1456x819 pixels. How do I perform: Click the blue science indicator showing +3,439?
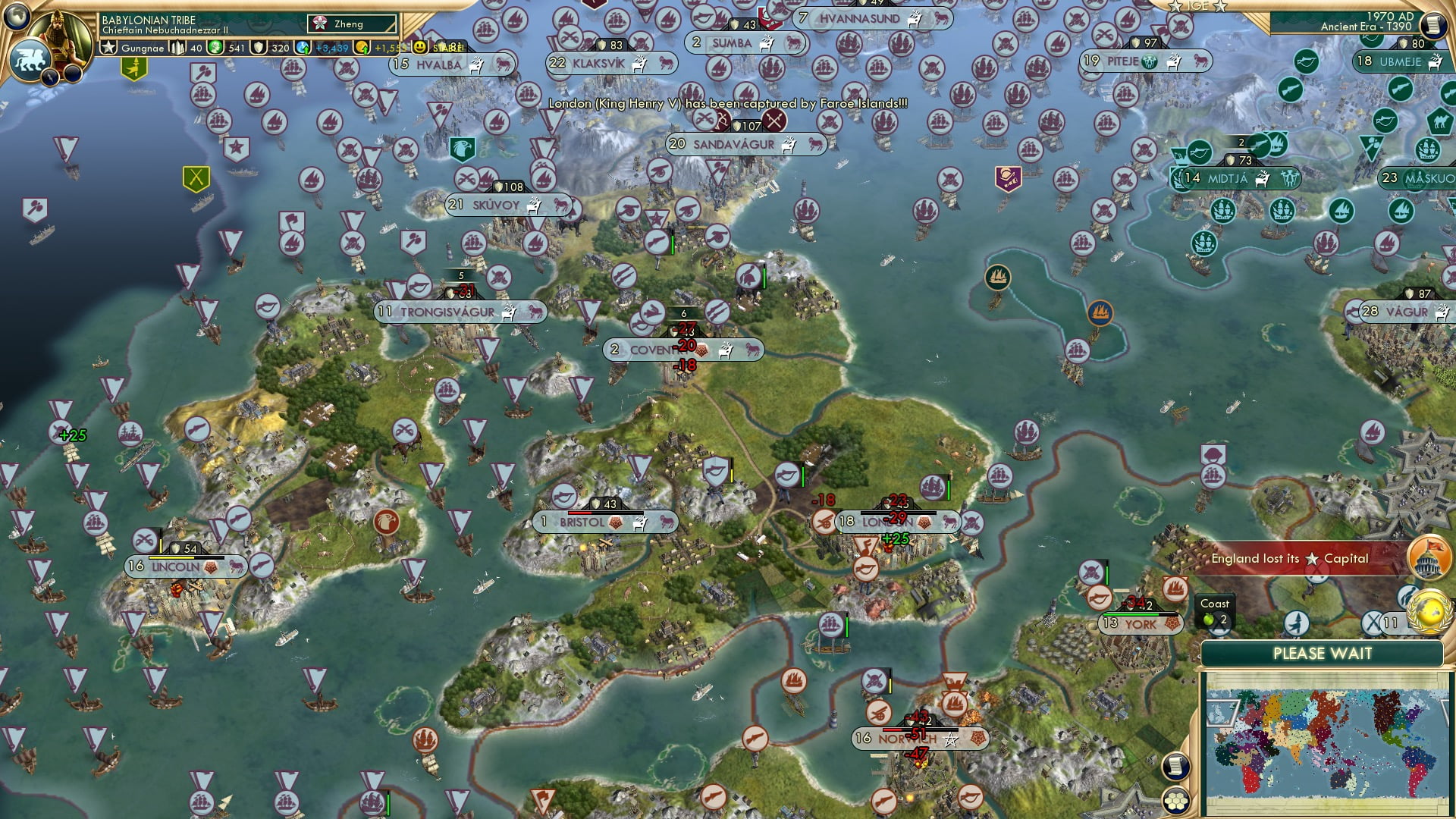pyautogui.click(x=303, y=48)
